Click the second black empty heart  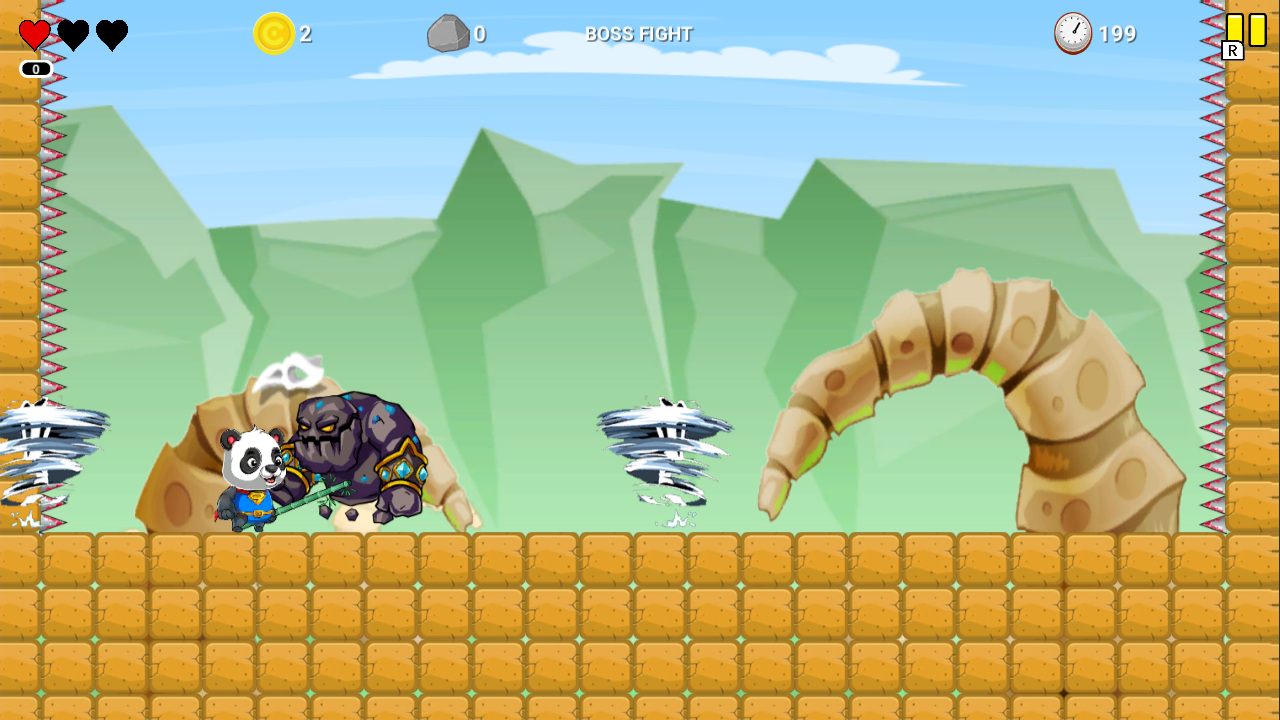click(112, 35)
